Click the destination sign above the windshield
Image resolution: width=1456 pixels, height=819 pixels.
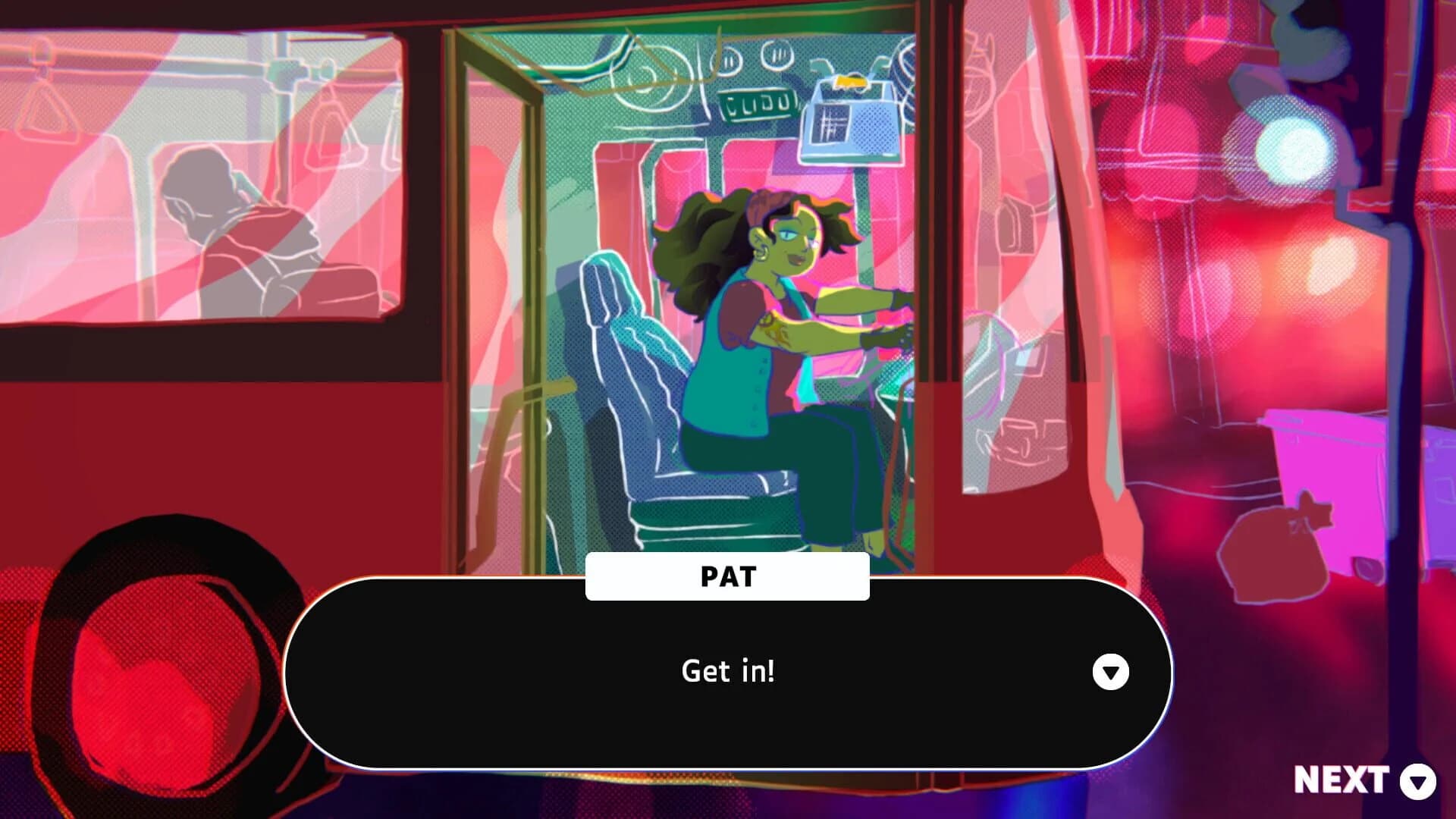758,105
